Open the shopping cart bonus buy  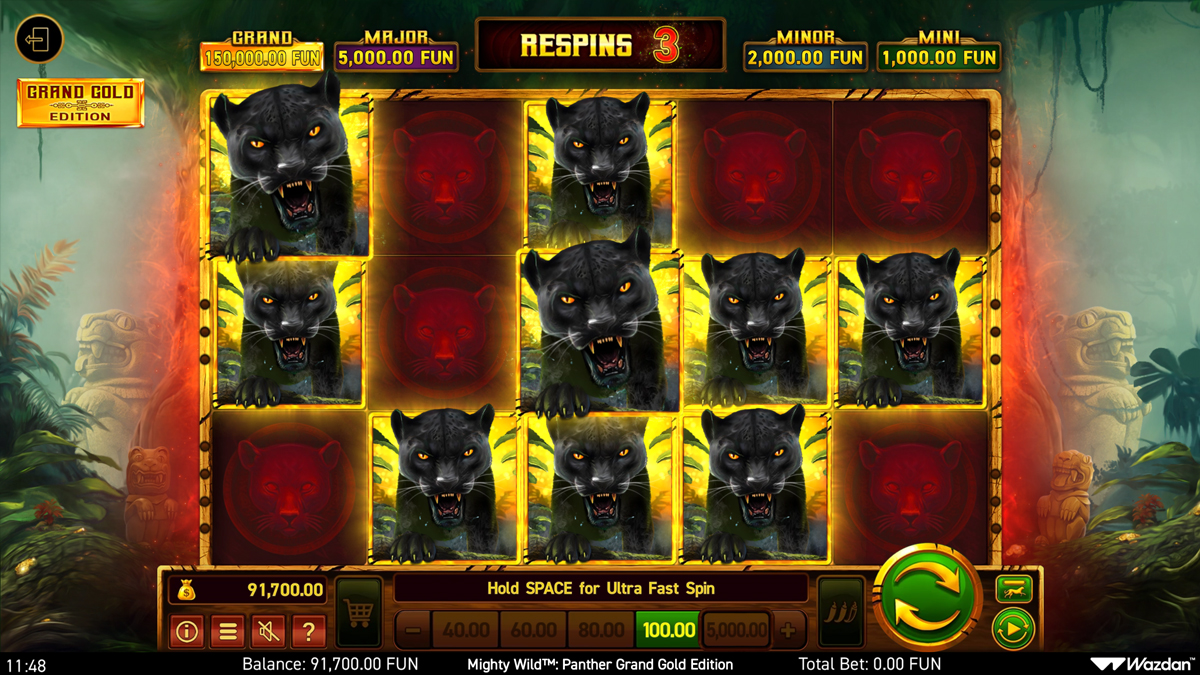358,611
